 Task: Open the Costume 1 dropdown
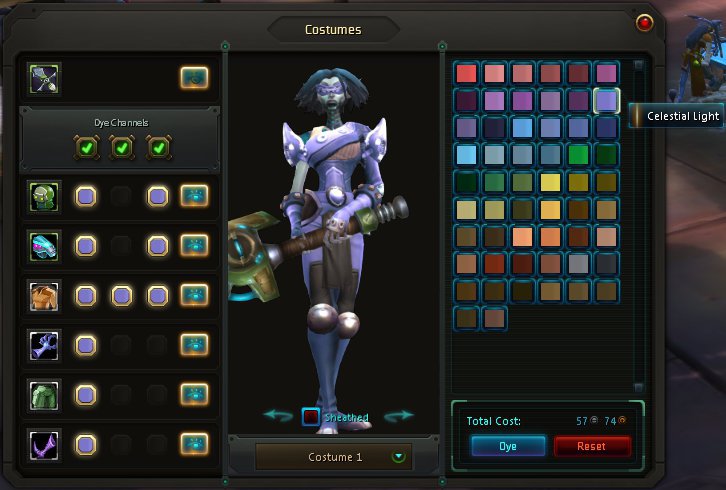tap(400, 457)
